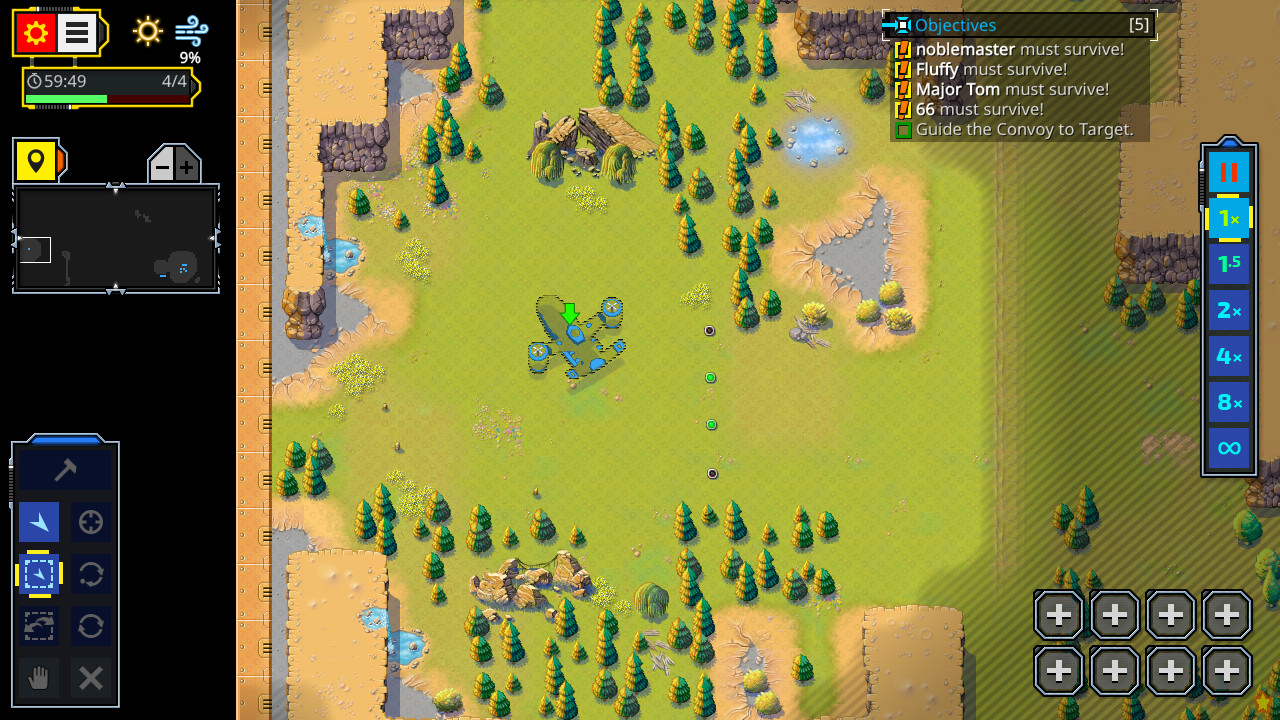Click the minimap expand arrow at bottom

(116, 290)
